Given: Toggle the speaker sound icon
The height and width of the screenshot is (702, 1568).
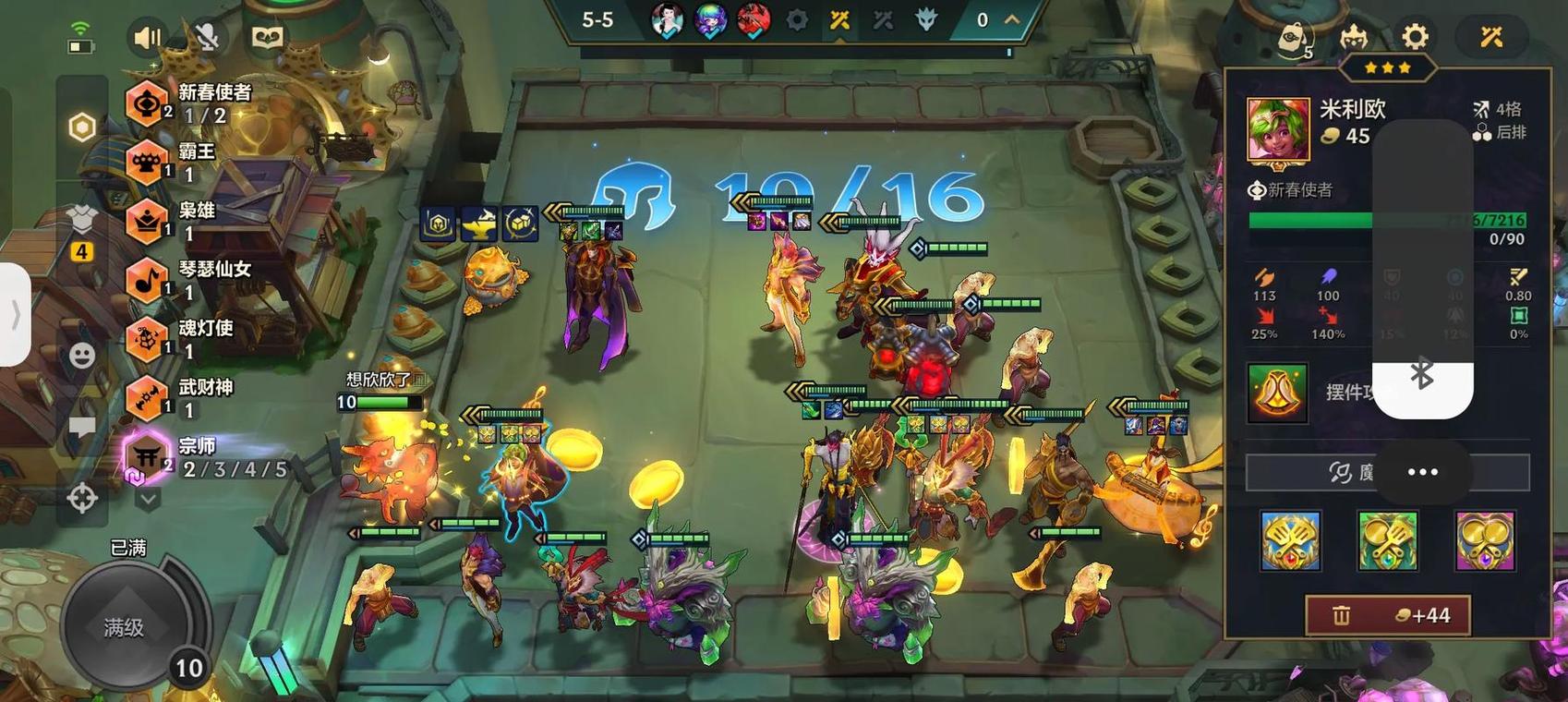Looking at the screenshot, I should pyautogui.click(x=147, y=37).
